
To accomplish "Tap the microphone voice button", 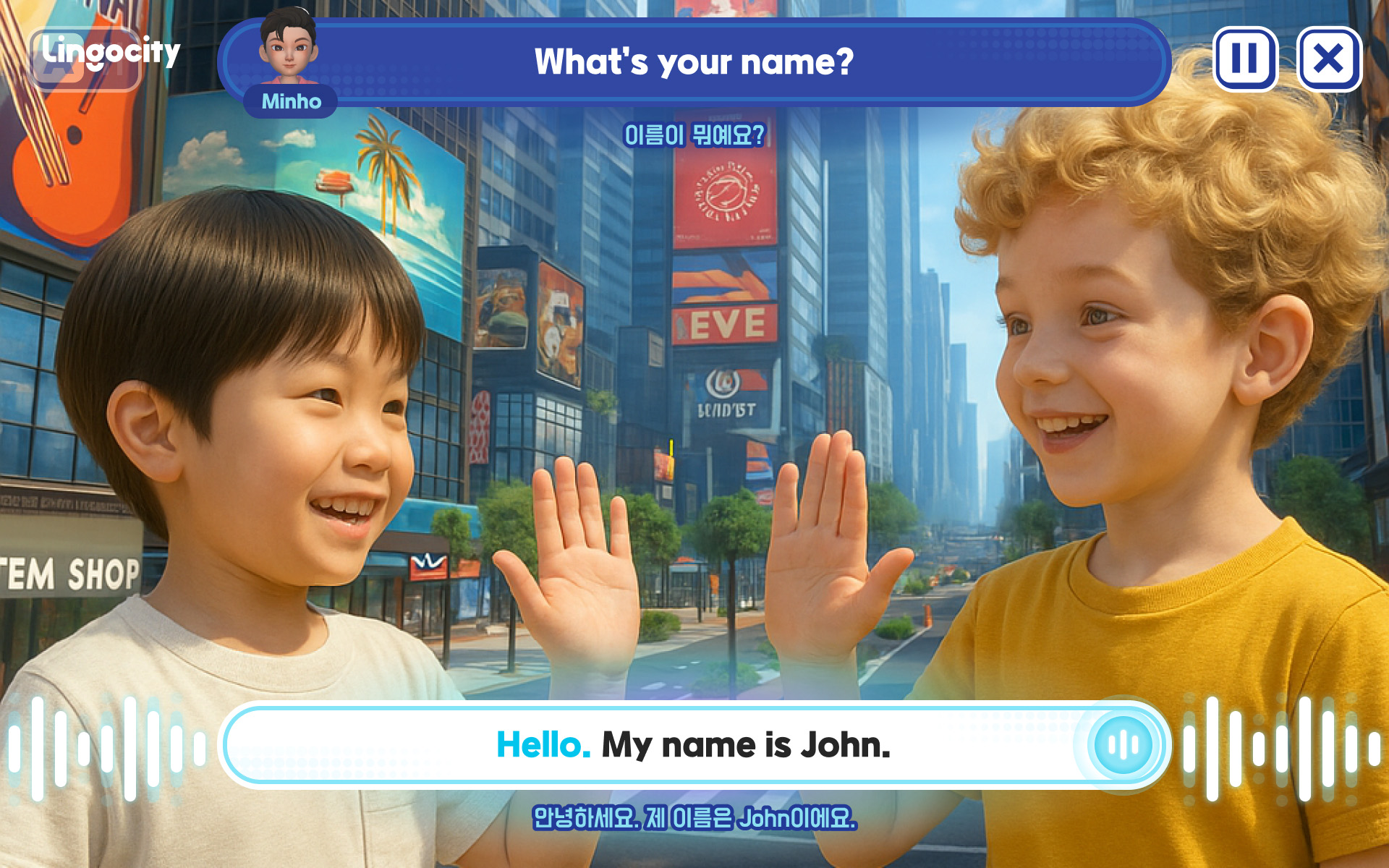I will (x=1123, y=744).
